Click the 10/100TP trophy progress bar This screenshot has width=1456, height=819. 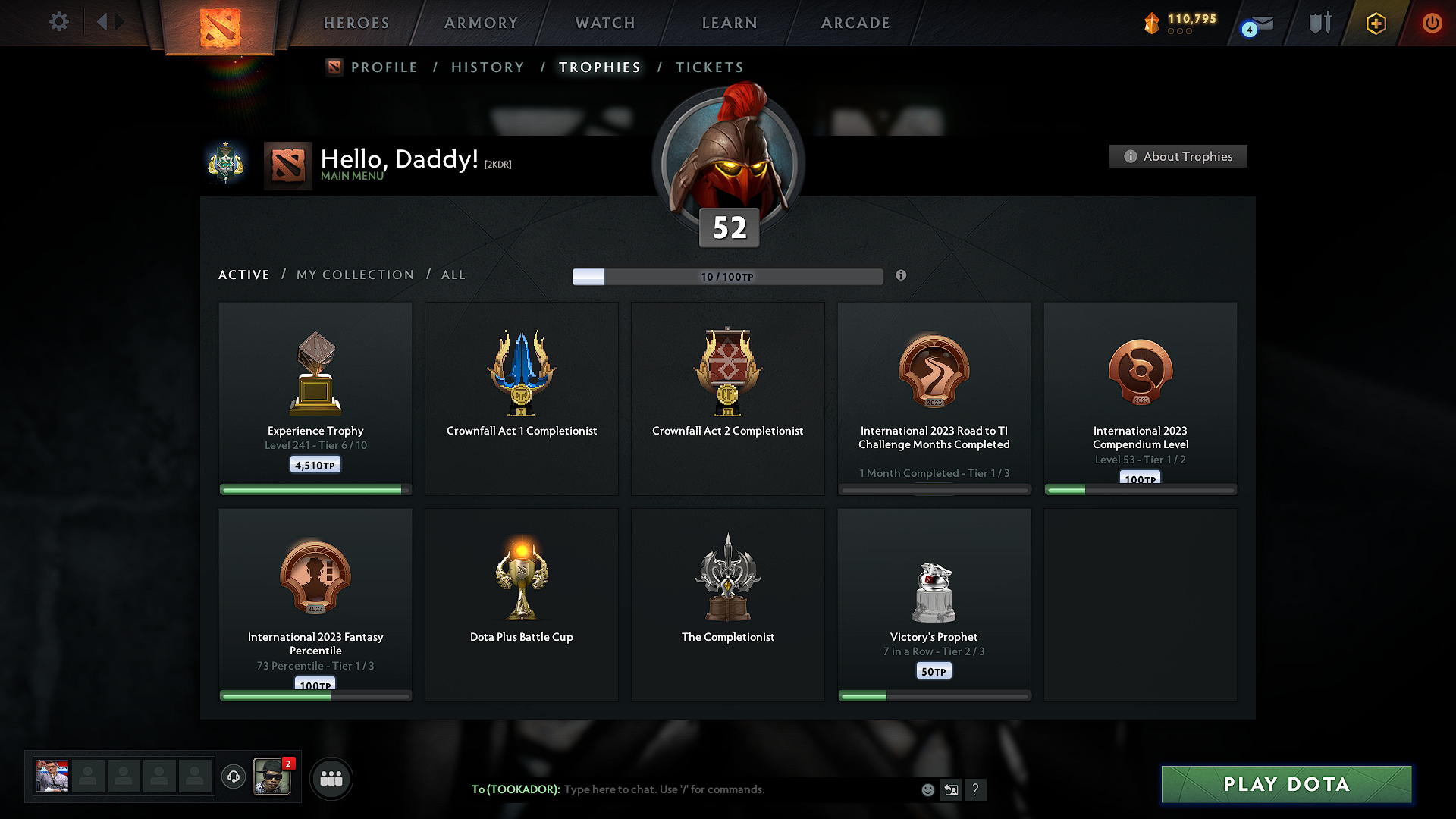click(x=728, y=276)
